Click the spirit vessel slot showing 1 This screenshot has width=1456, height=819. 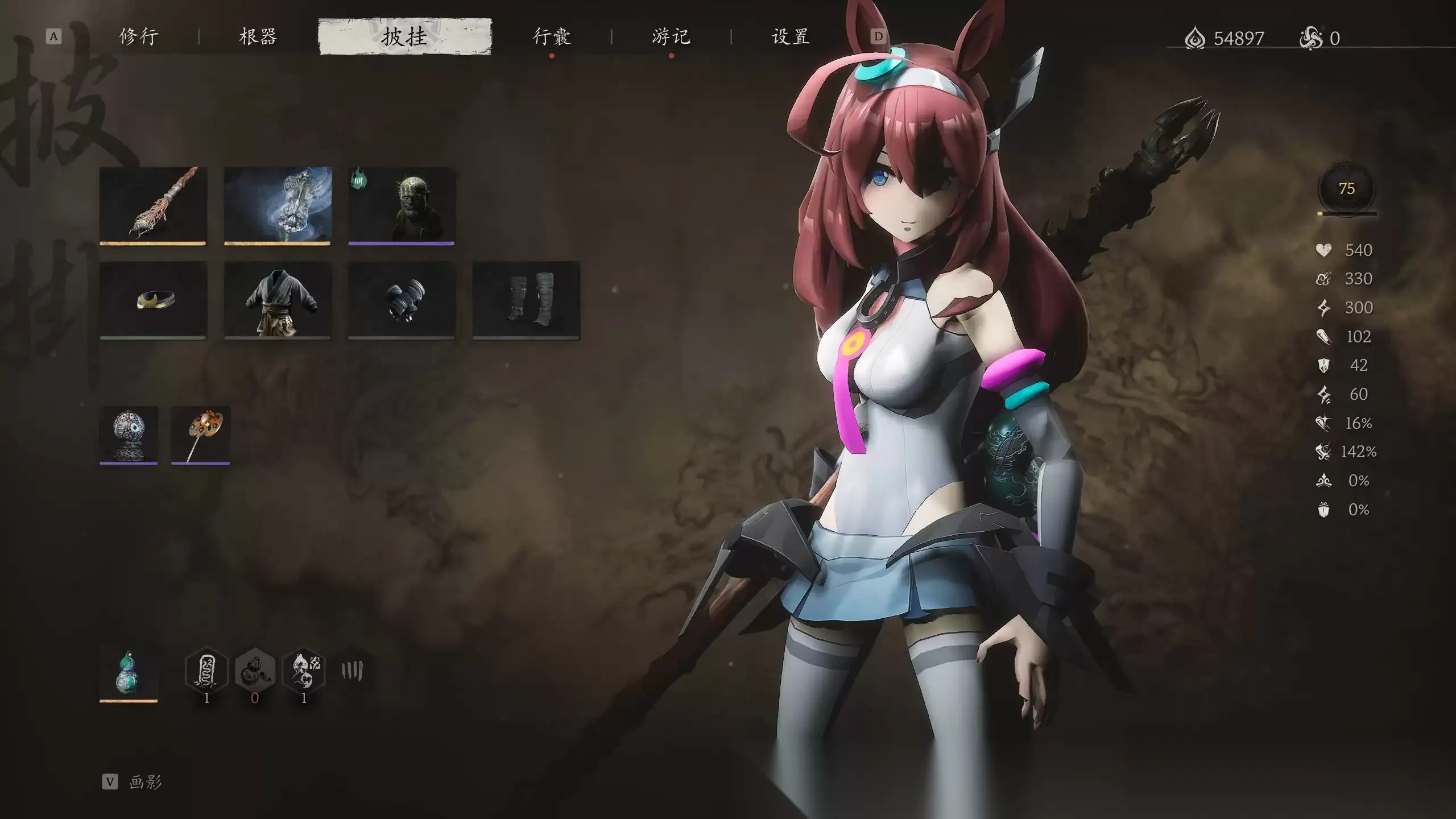[304, 671]
